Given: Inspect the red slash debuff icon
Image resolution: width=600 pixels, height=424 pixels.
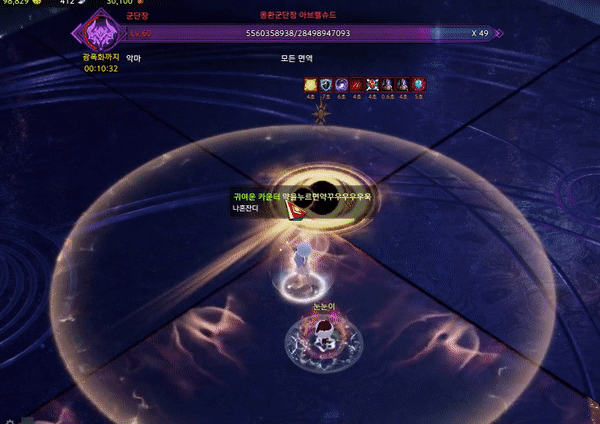Looking at the screenshot, I should pos(356,87).
